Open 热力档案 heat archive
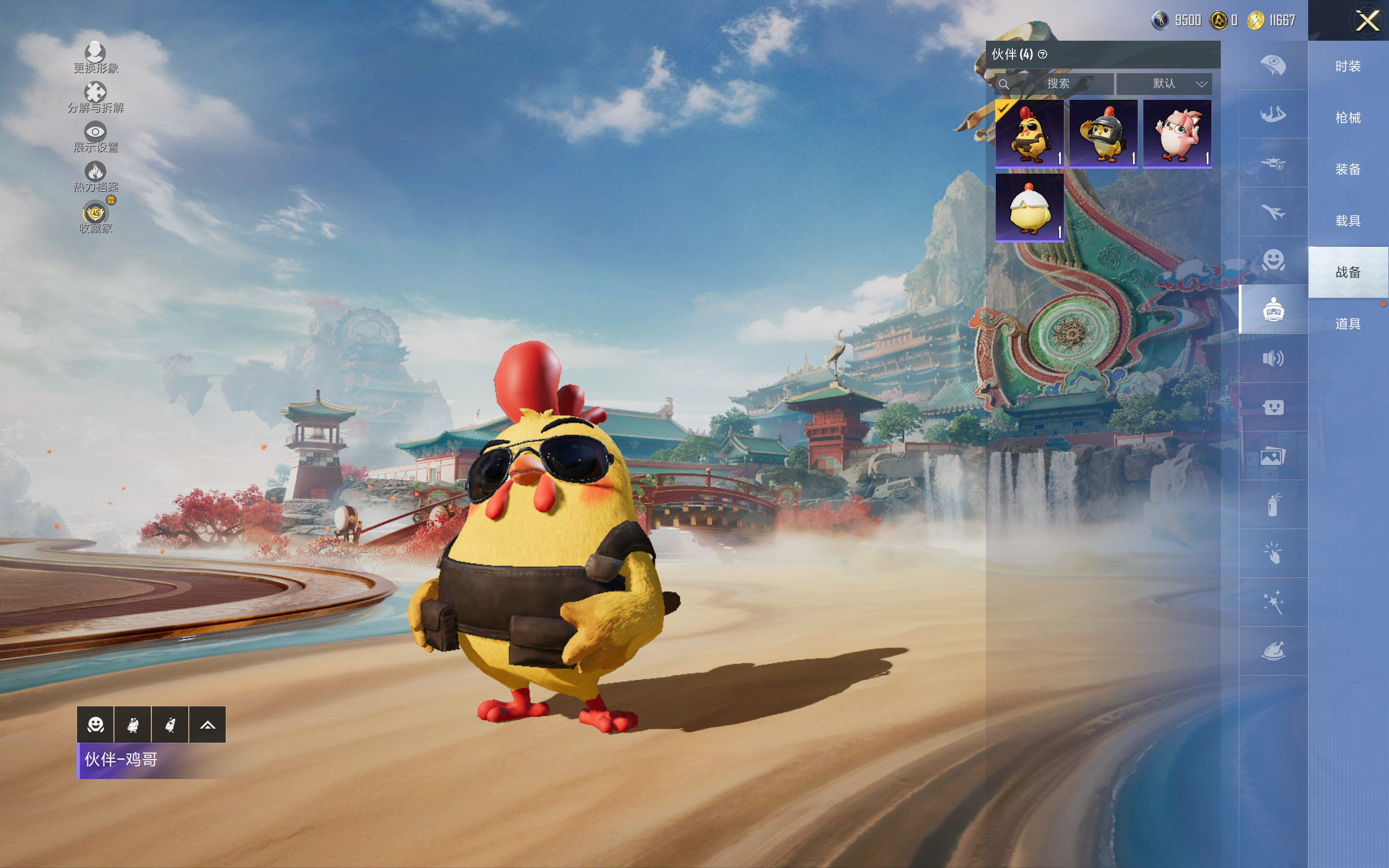Viewport: 1389px width, 868px height. tap(95, 176)
